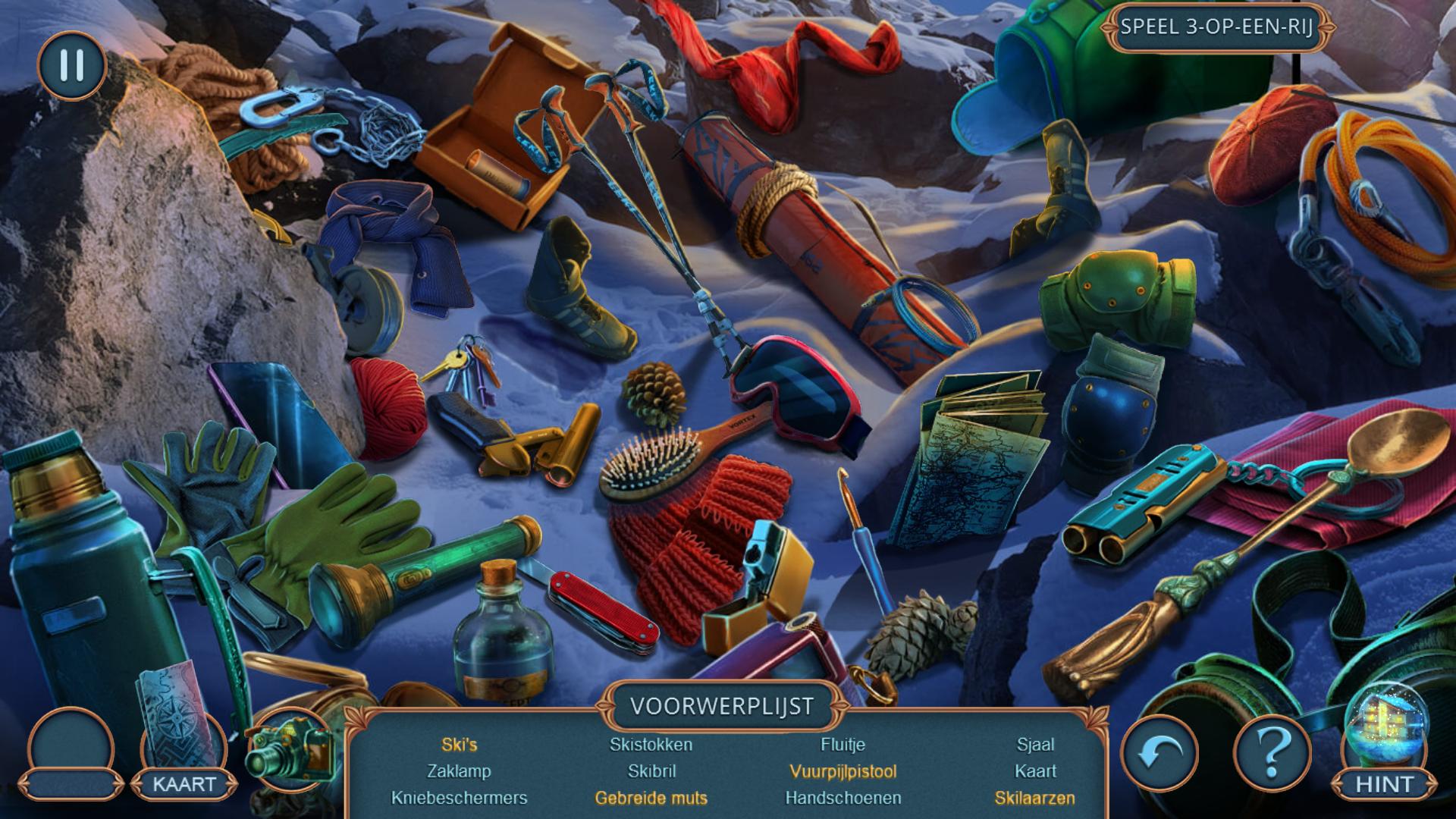Screen dimensions: 1456x819
Task: Click the Voorwerplijst header
Action: coord(721,706)
